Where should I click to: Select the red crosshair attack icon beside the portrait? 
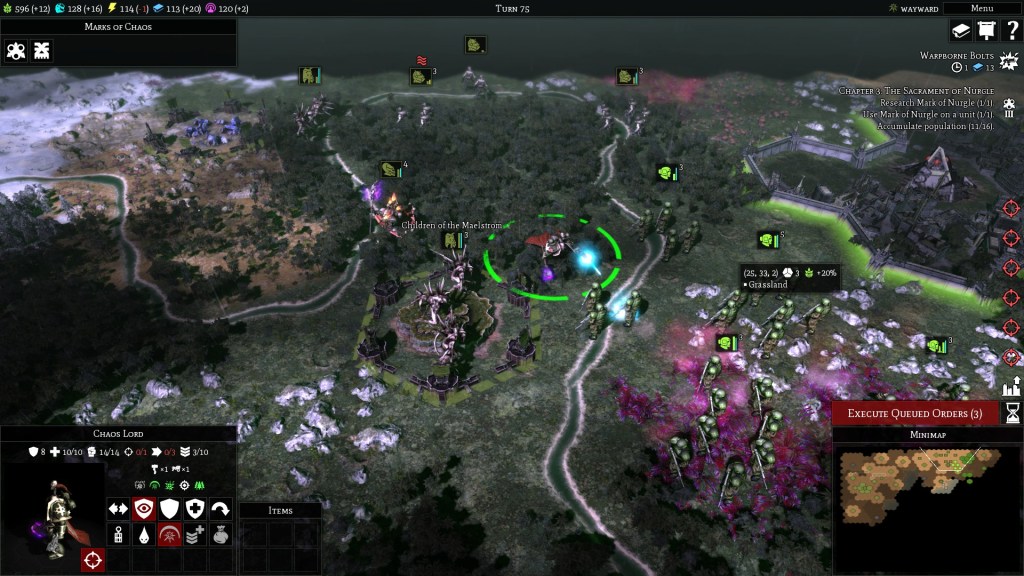93,560
